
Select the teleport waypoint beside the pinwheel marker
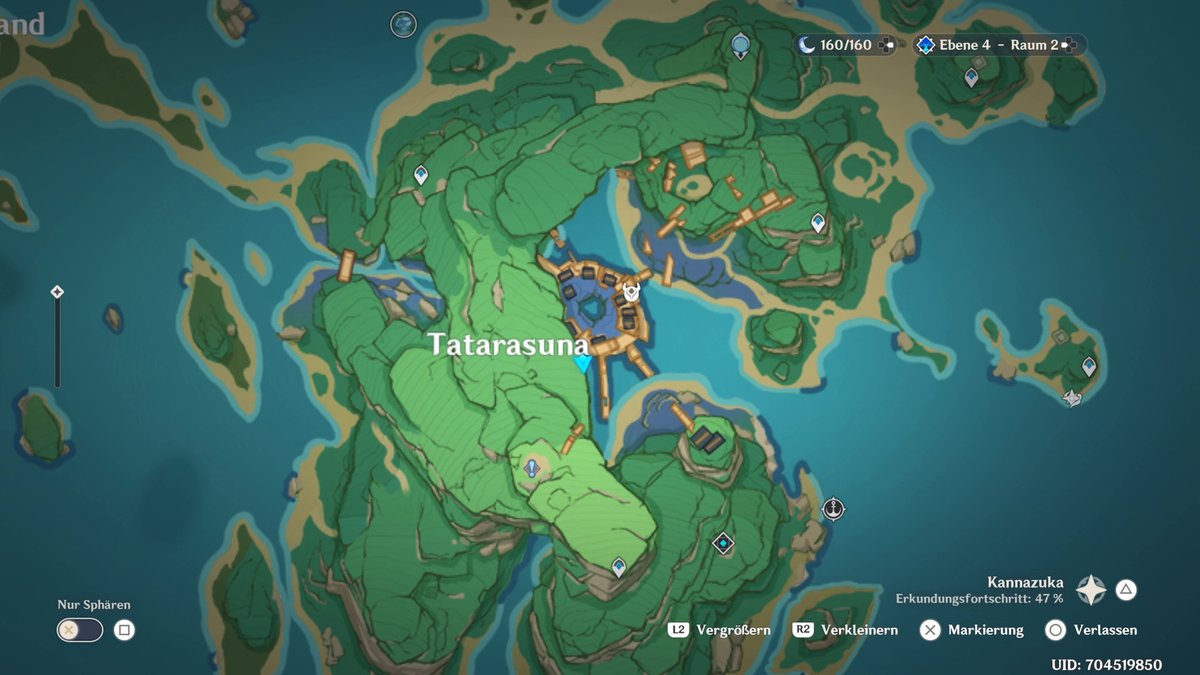1089,367
